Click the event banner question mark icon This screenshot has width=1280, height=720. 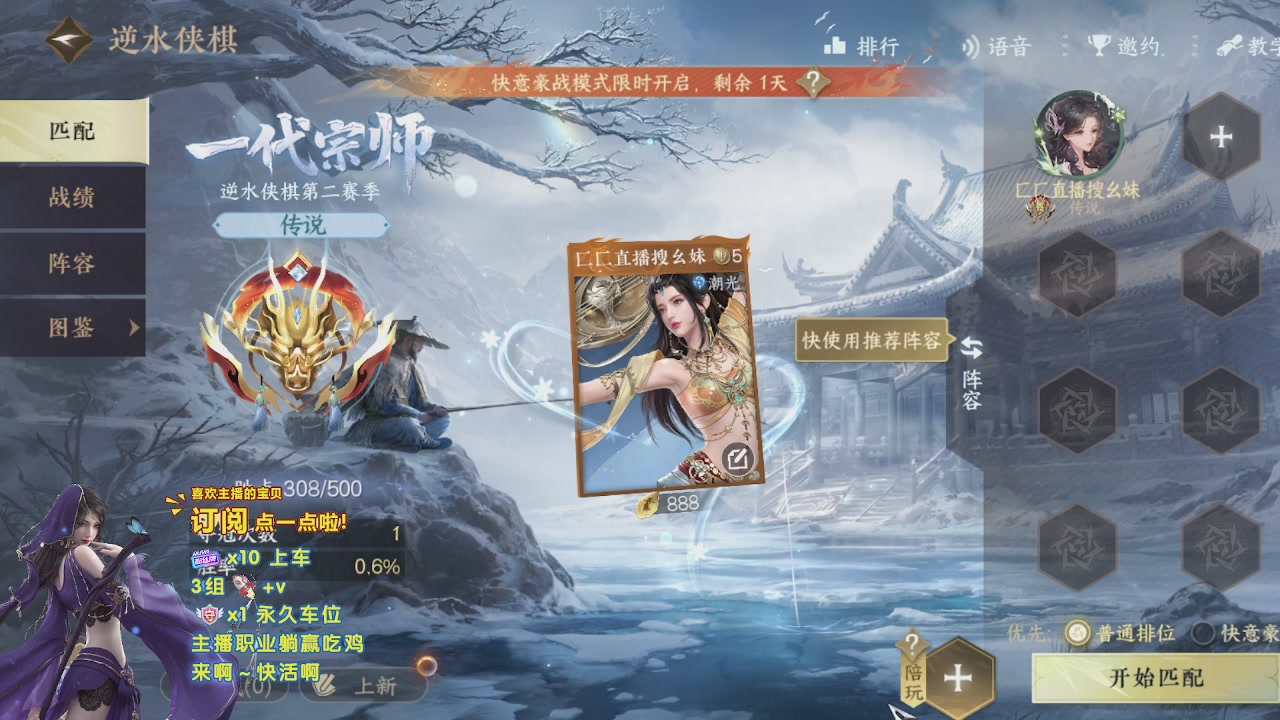tap(814, 83)
